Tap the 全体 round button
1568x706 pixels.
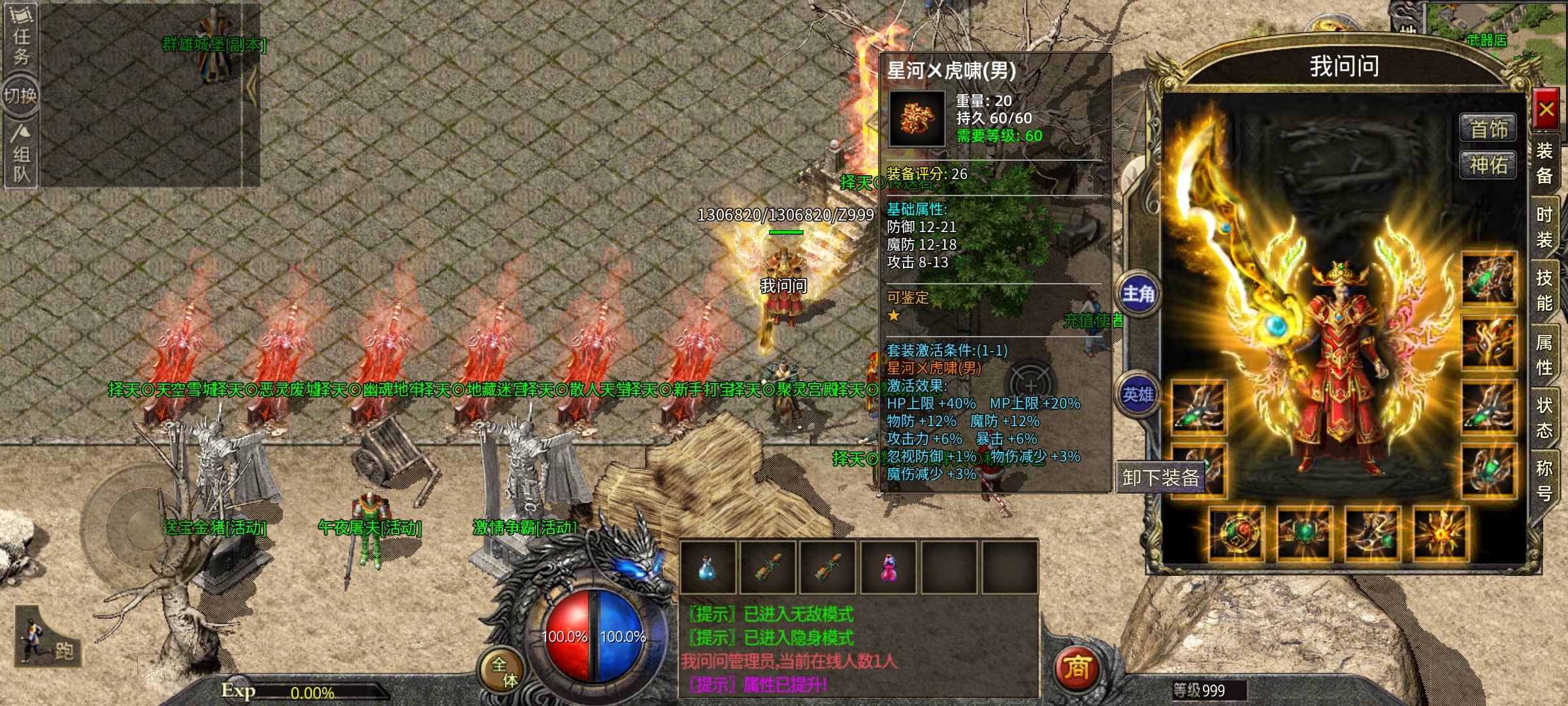[503, 672]
